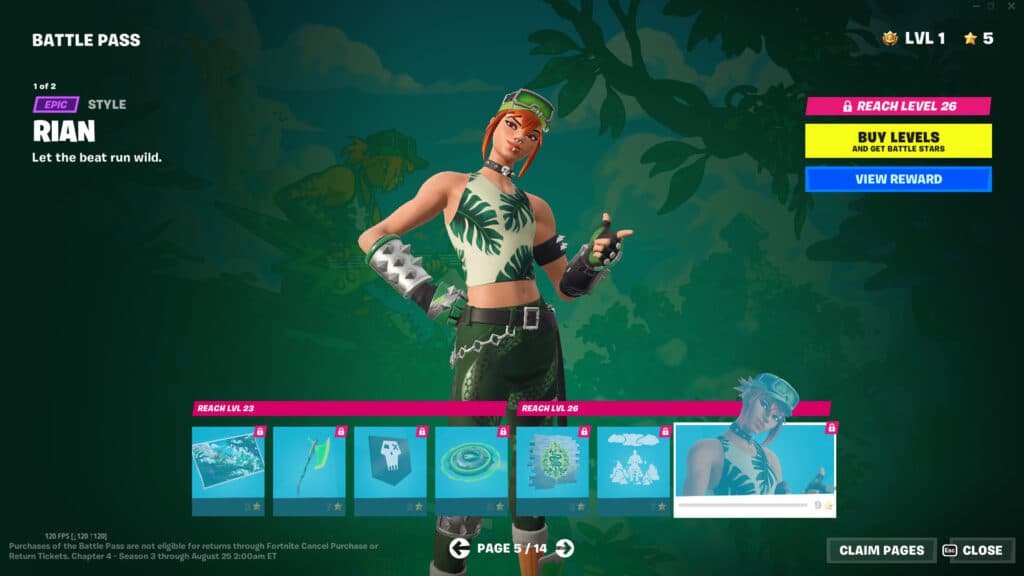Image resolution: width=1024 pixels, height=576 pixels.
Task: Open the Claim Pages option
Action: point(881,550)
